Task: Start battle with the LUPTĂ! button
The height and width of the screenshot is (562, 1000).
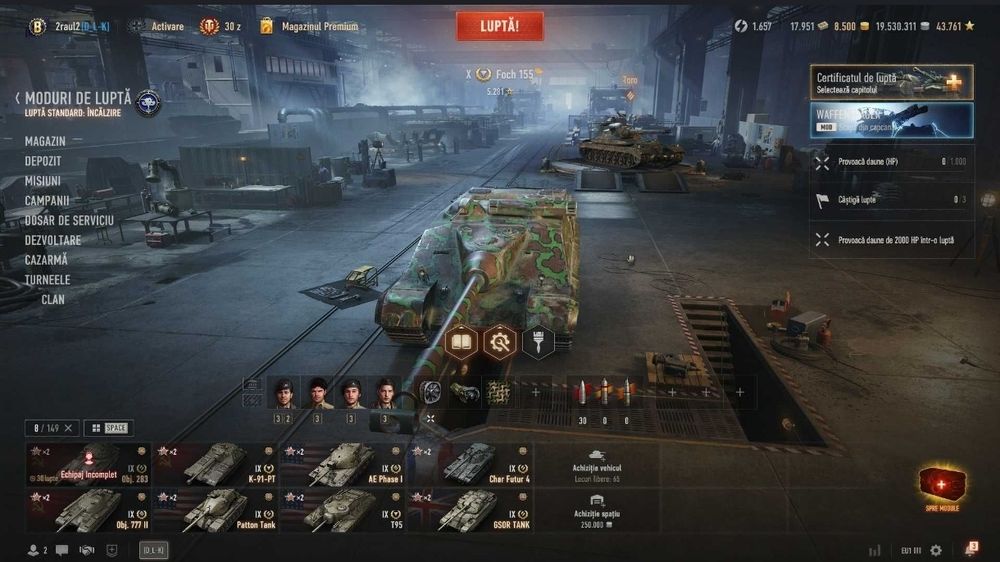Action: 500,26
